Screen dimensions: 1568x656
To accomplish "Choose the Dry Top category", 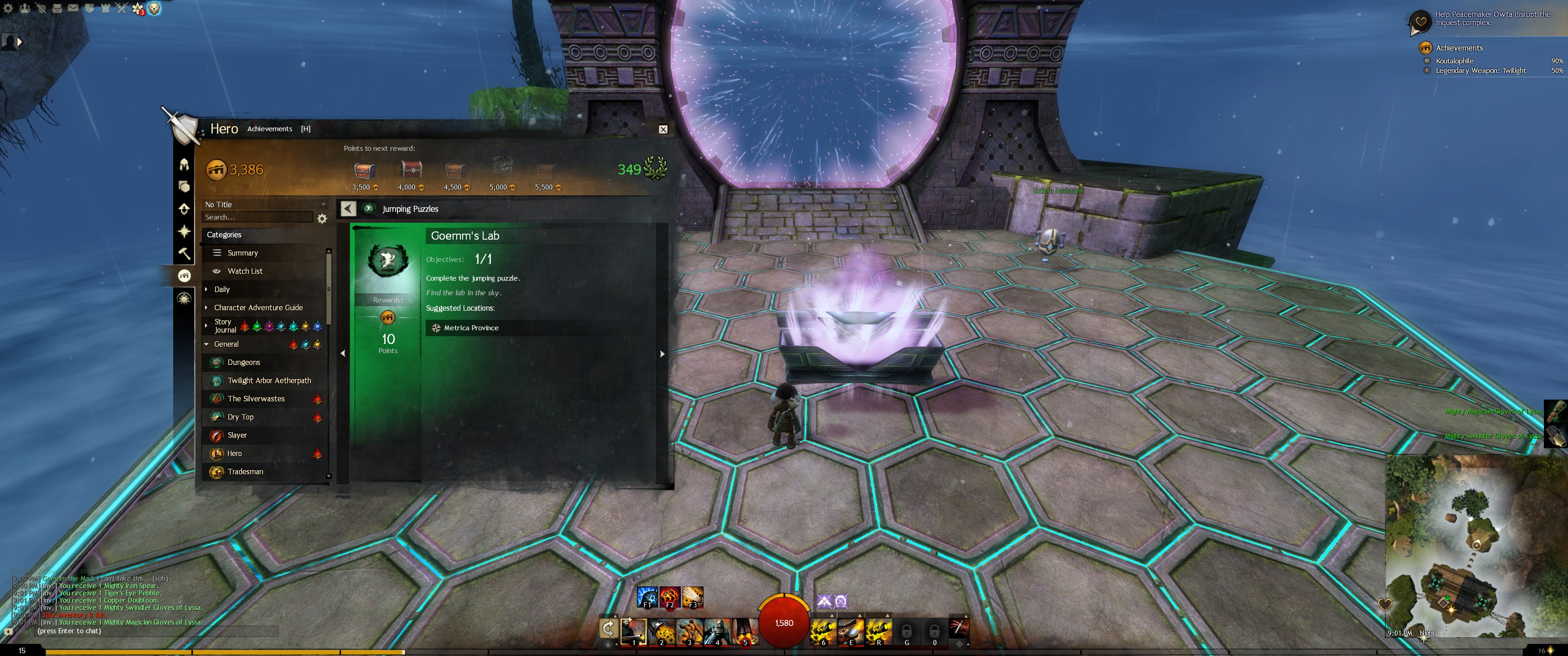I will click(x=240, y=417).
